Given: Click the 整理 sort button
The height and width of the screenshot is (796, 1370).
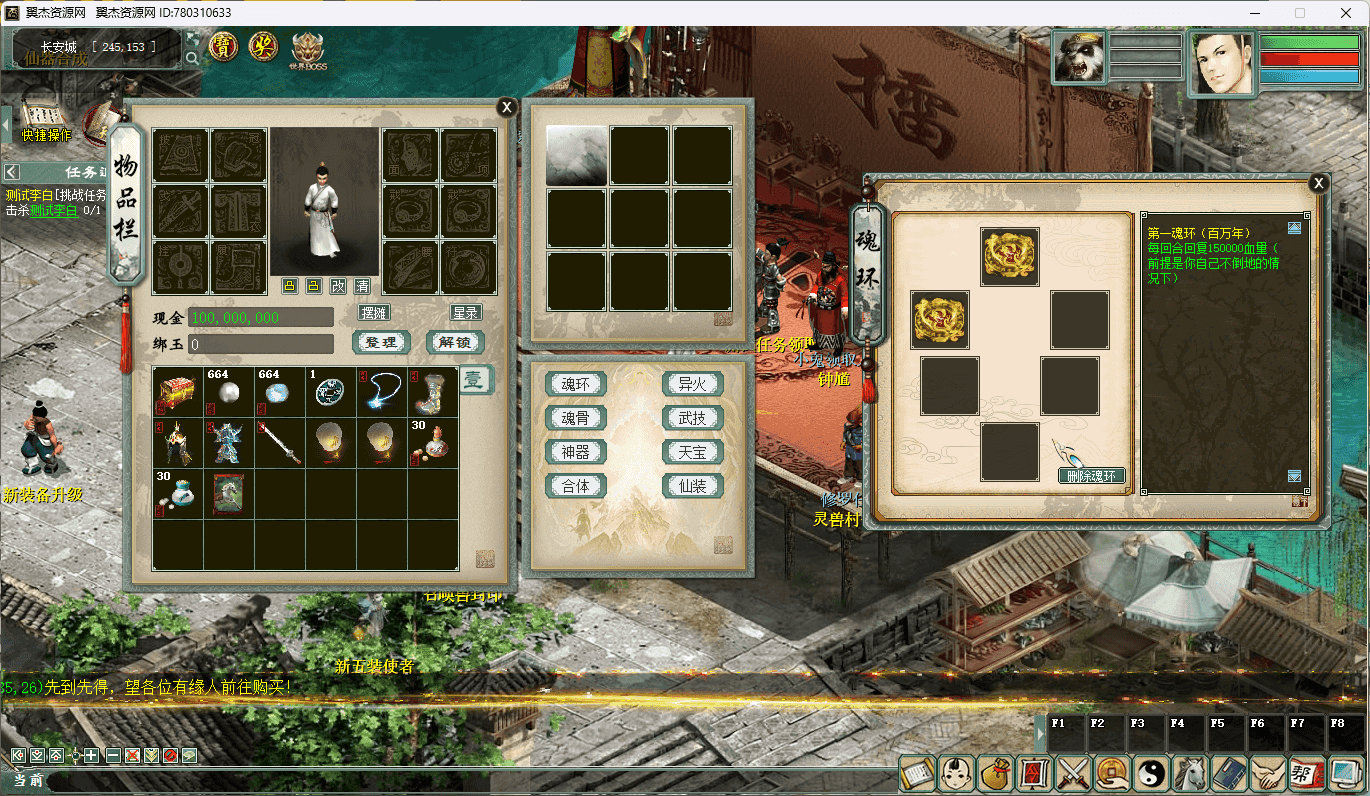Looking at the screenshot, I should coord(381,343).
